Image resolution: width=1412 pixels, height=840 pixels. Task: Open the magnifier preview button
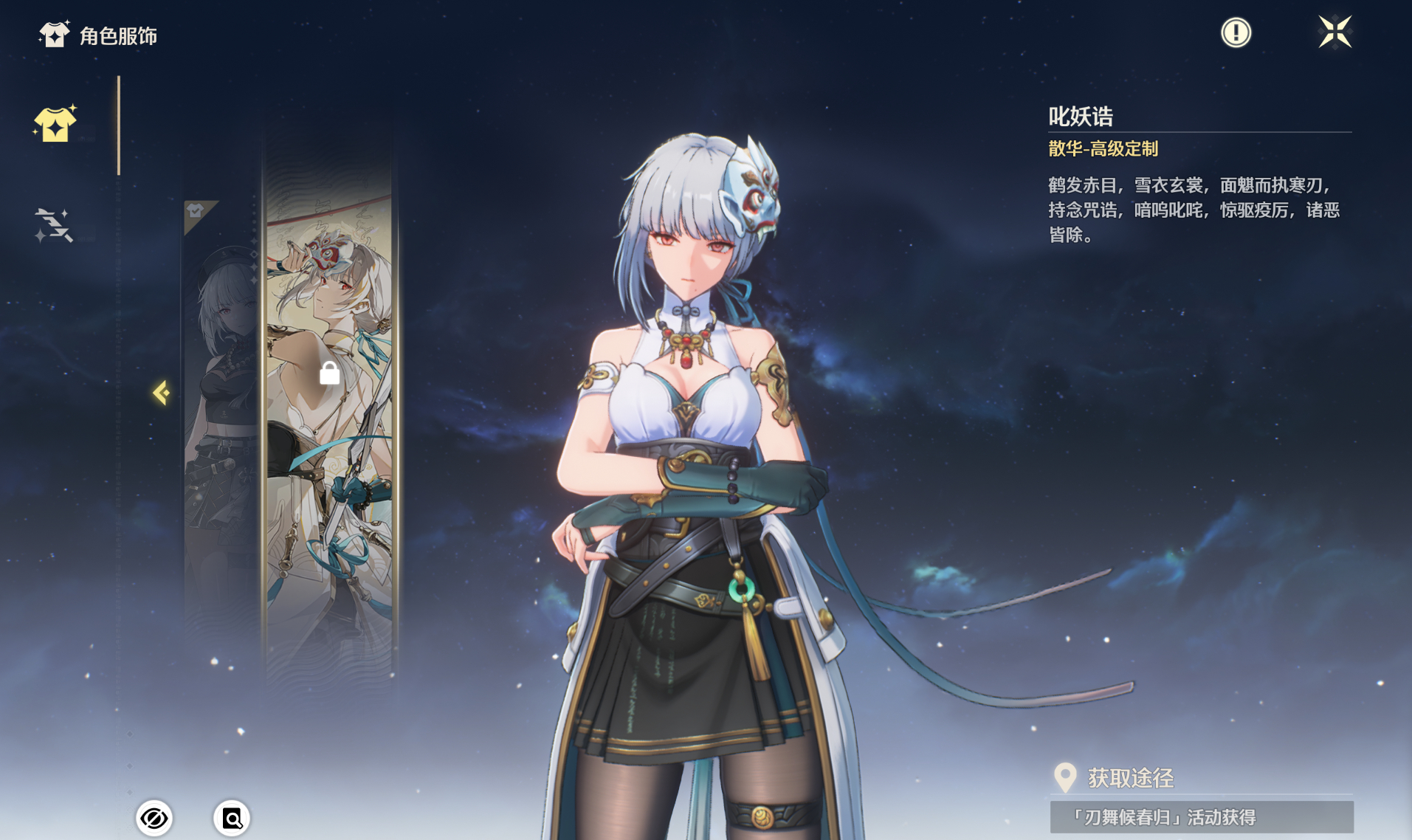(232, 818)
